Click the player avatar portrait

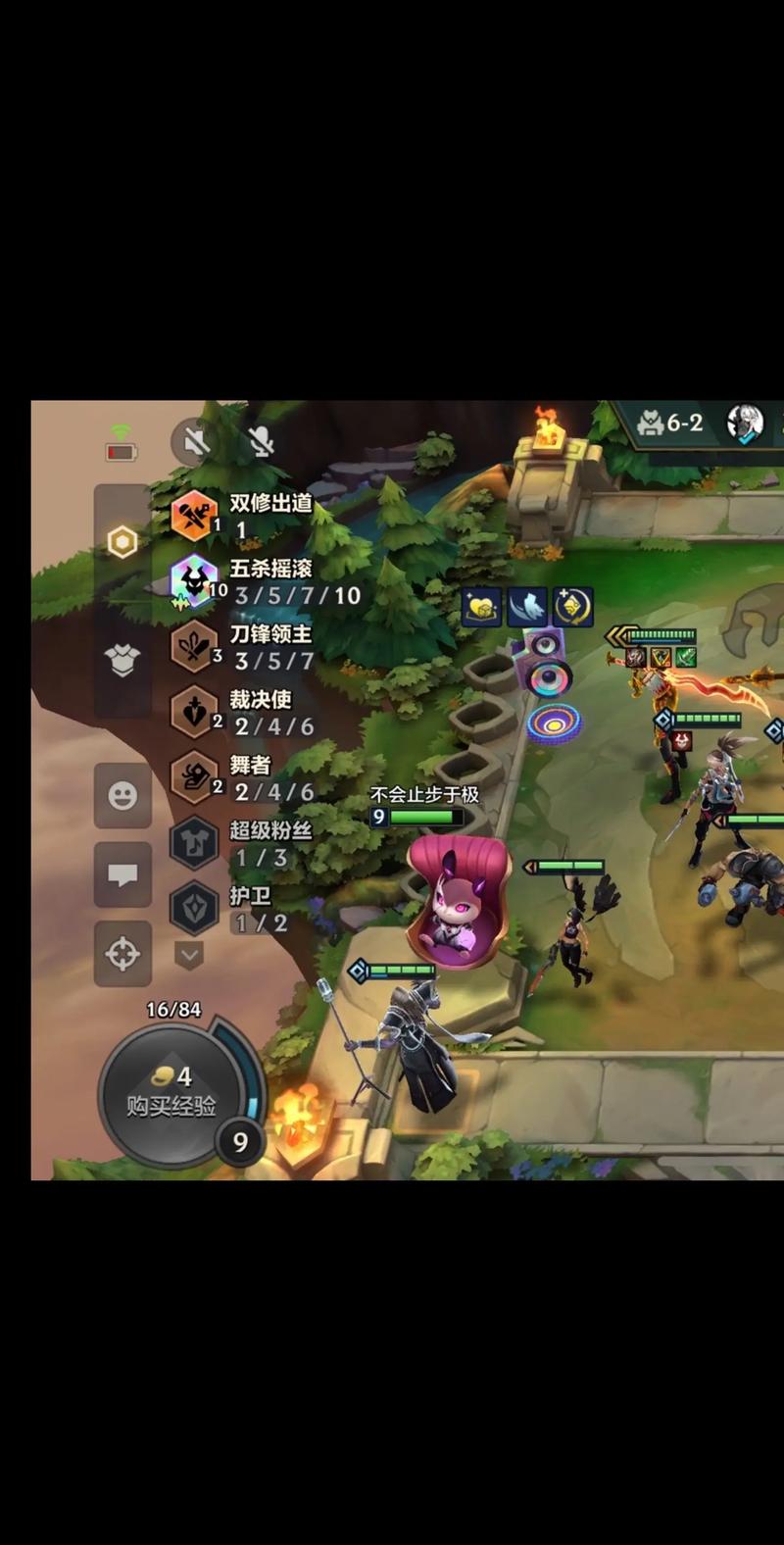tap(746, 423)
